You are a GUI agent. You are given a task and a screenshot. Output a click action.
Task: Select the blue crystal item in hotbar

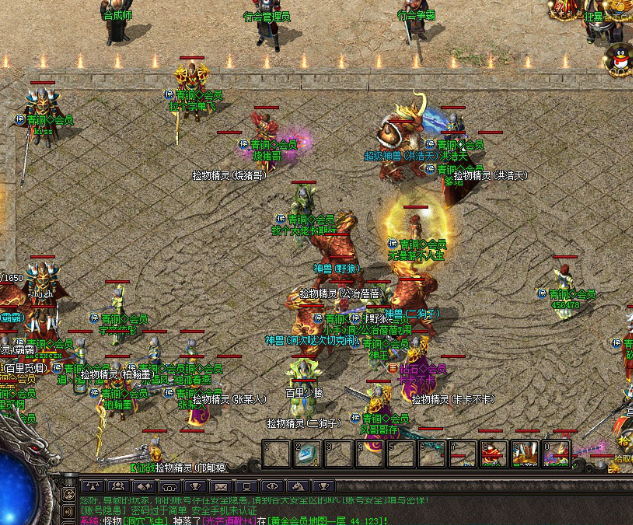tap(306, 454)
